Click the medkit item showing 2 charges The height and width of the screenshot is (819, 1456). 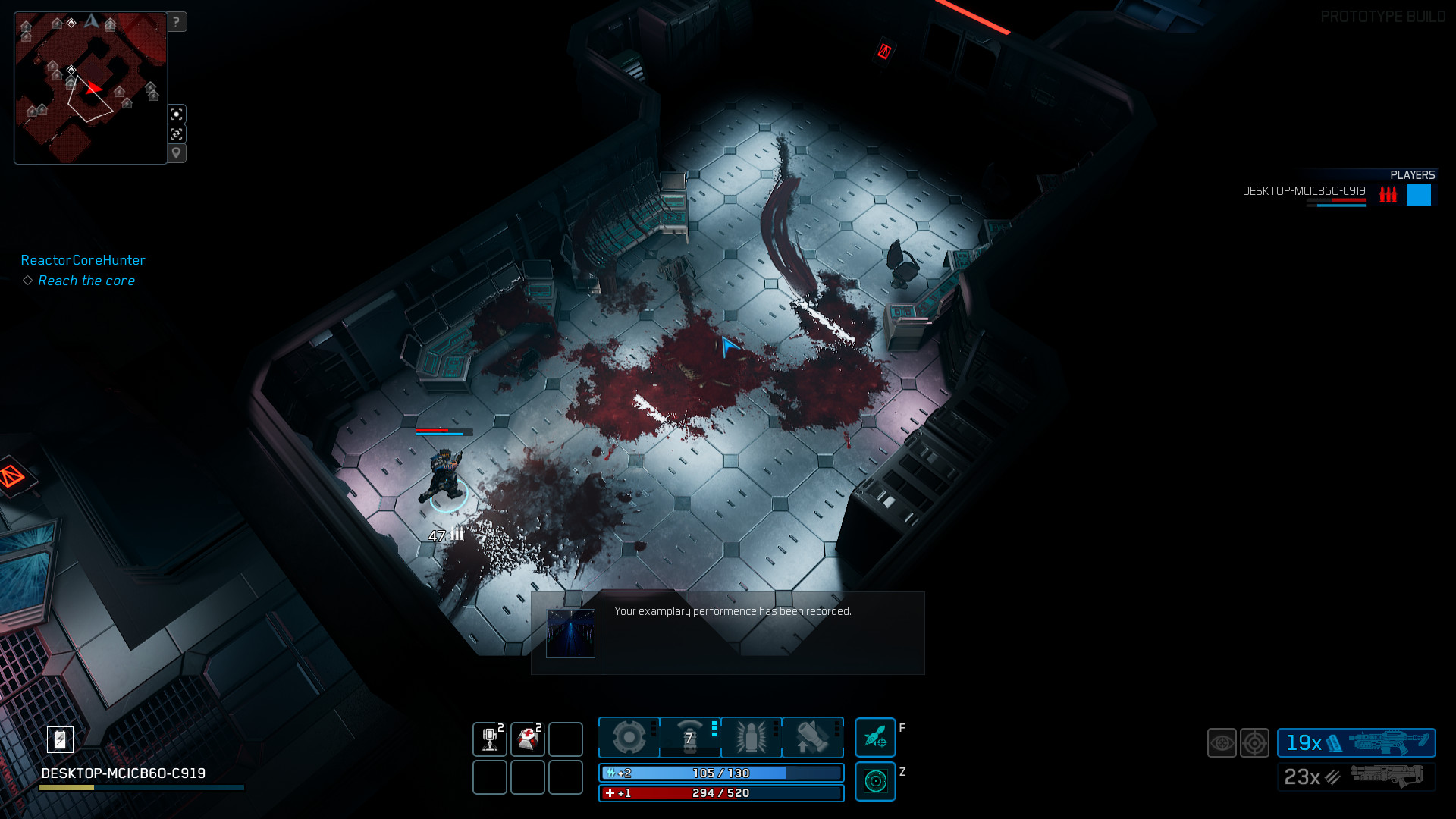[528, 737]
